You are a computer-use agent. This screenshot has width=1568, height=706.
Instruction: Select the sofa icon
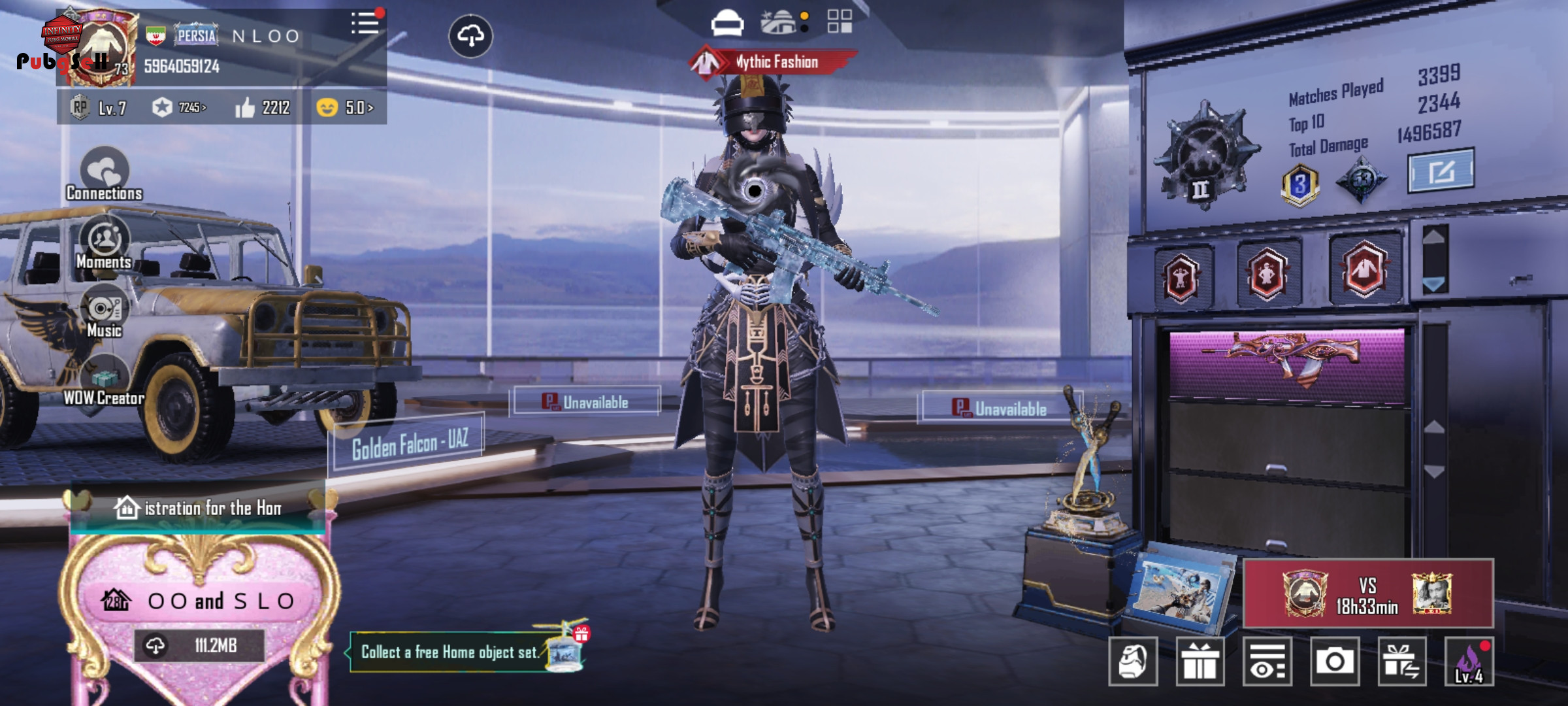tap(727, 22)
